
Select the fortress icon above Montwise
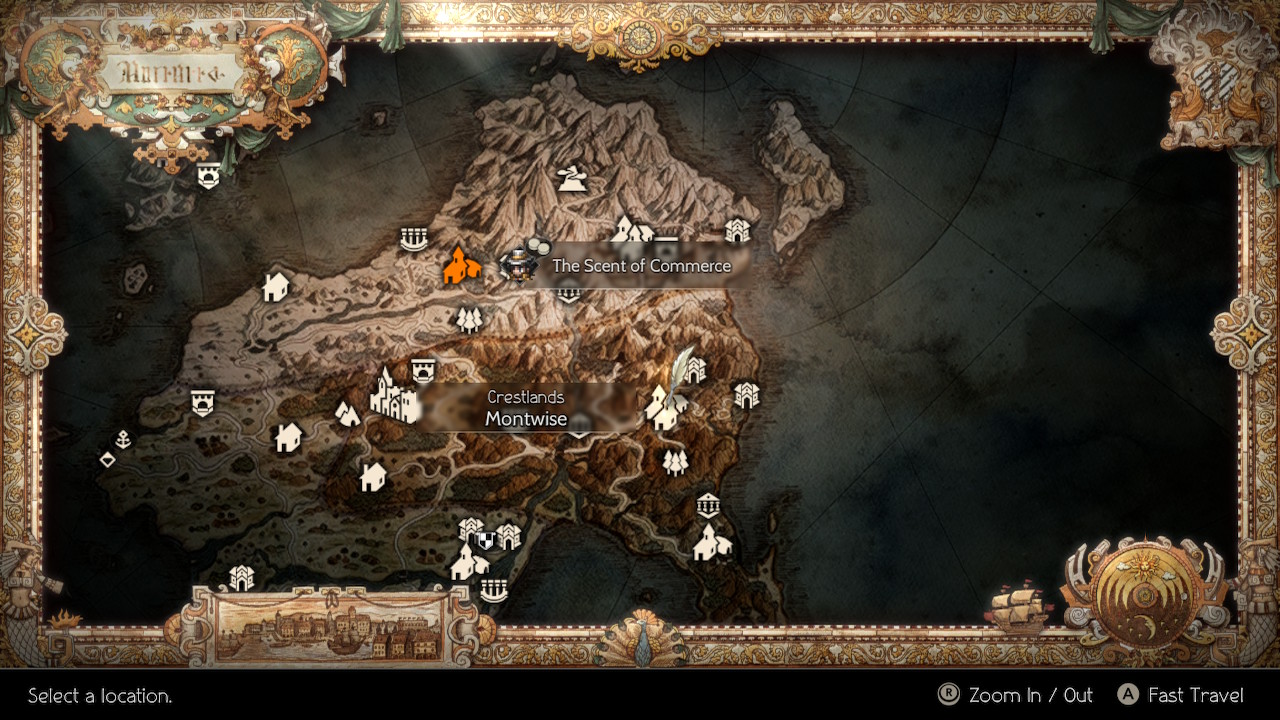click(x=424, y=369)
